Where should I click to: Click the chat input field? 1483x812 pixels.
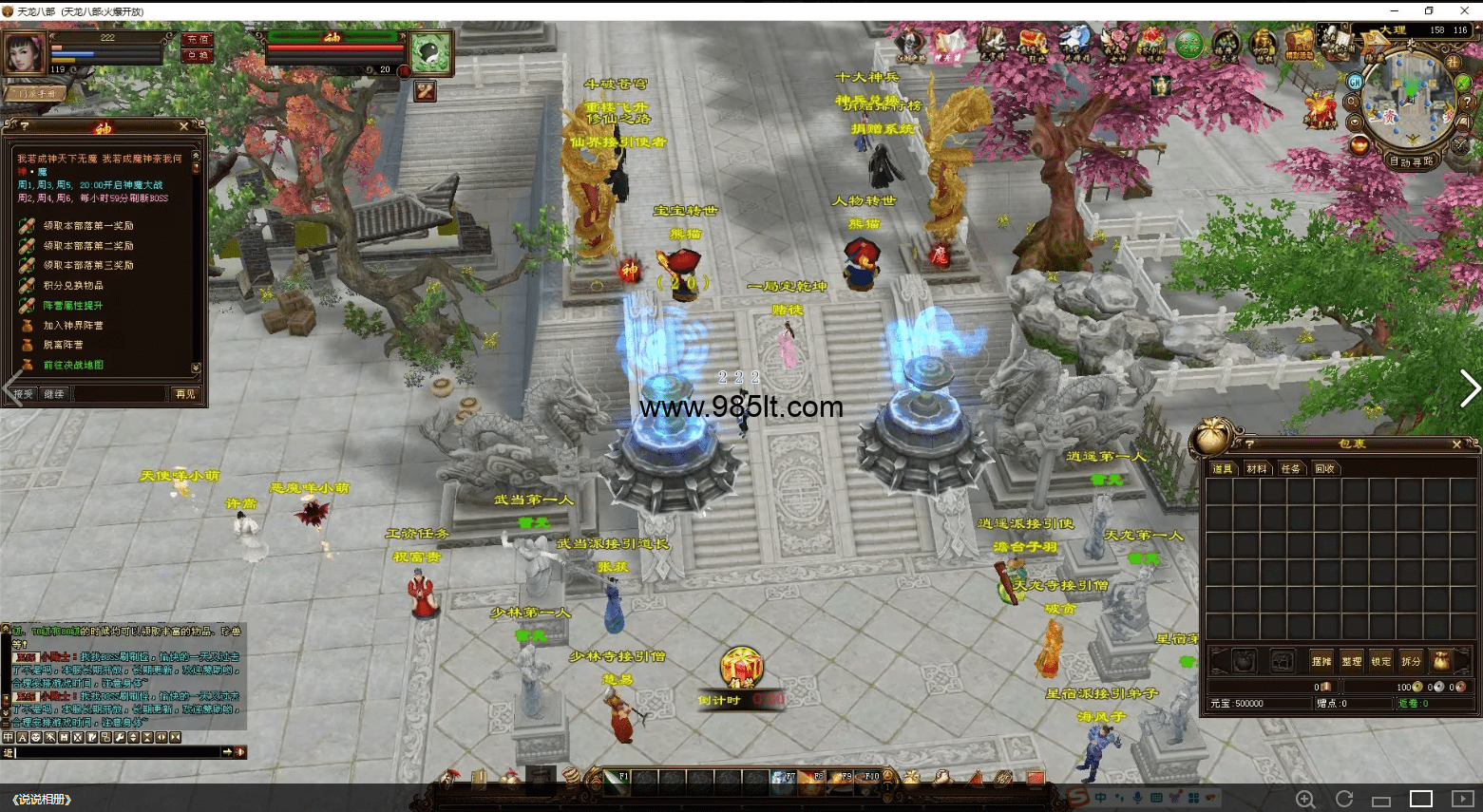click(114, 752)
